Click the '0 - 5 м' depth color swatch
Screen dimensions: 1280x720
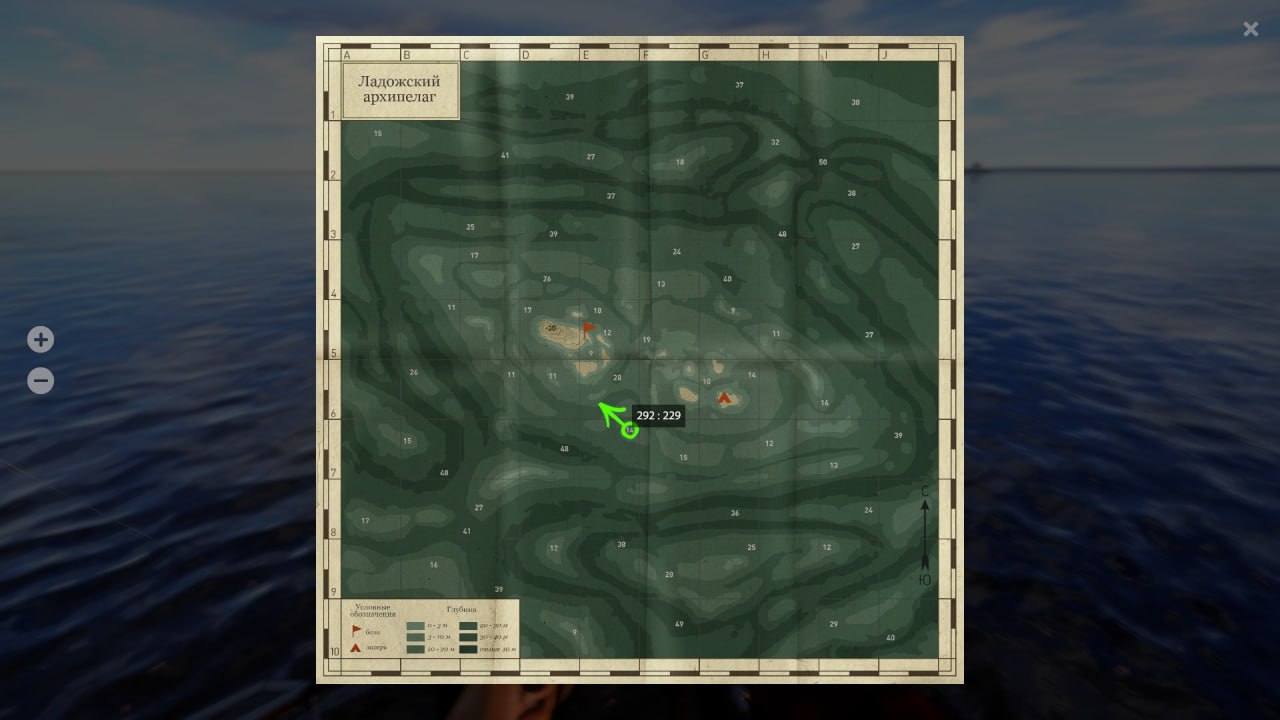click(415, 625)
